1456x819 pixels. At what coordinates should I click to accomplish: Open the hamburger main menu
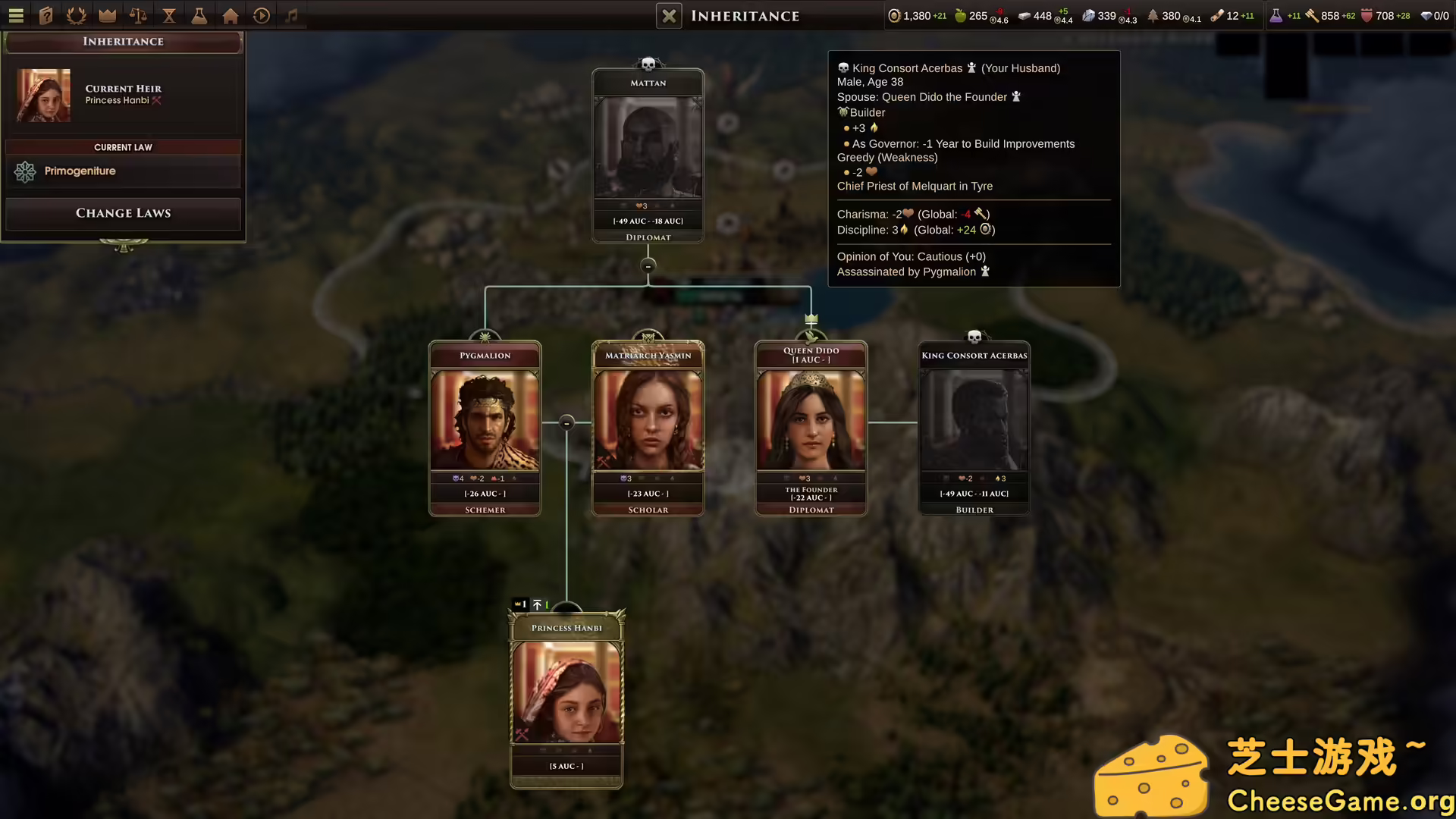tap(16, 15)
